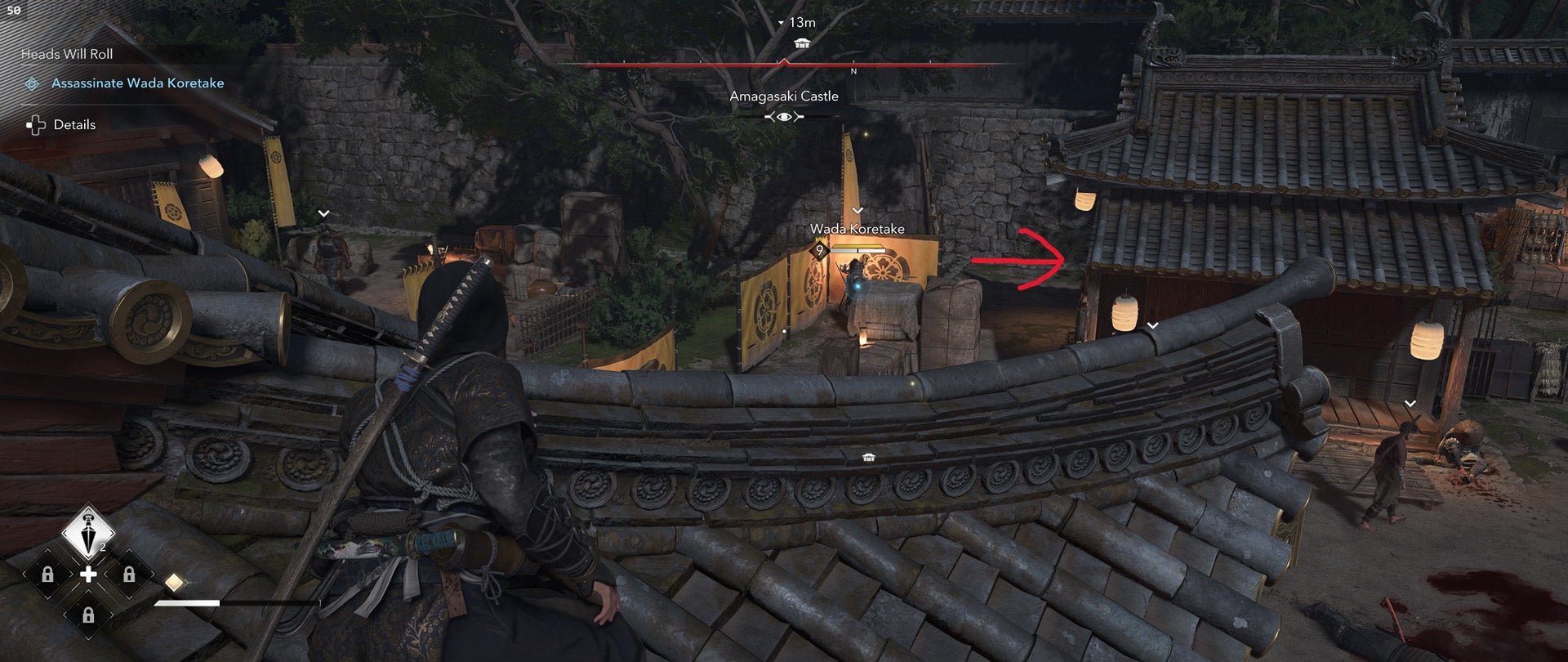Click the N marker on the compass
Screen dimensions: 1568x662
click(x=853, y=70)
